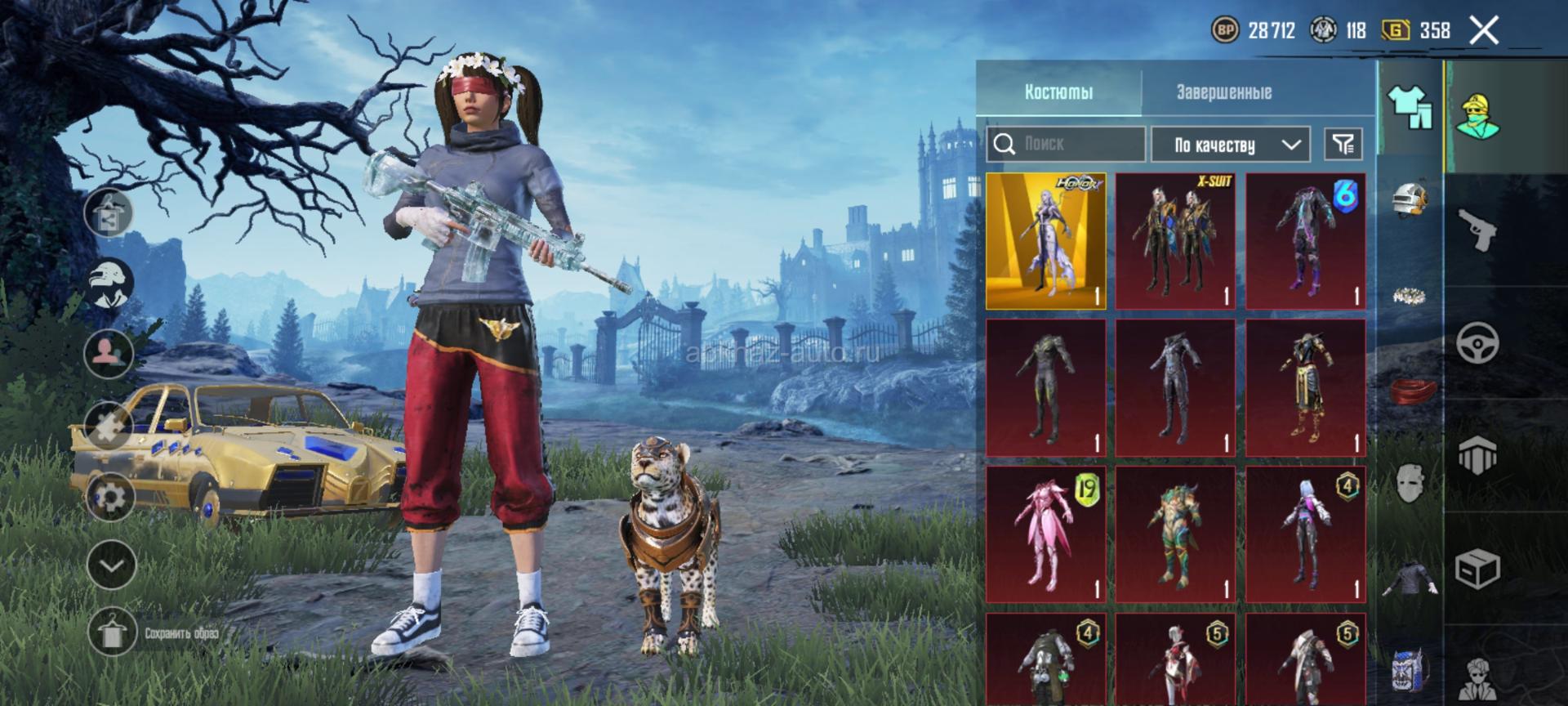The height and width of the screenshot is (706, 1568).
Task: Open the gear settings button
Action: 110,496
